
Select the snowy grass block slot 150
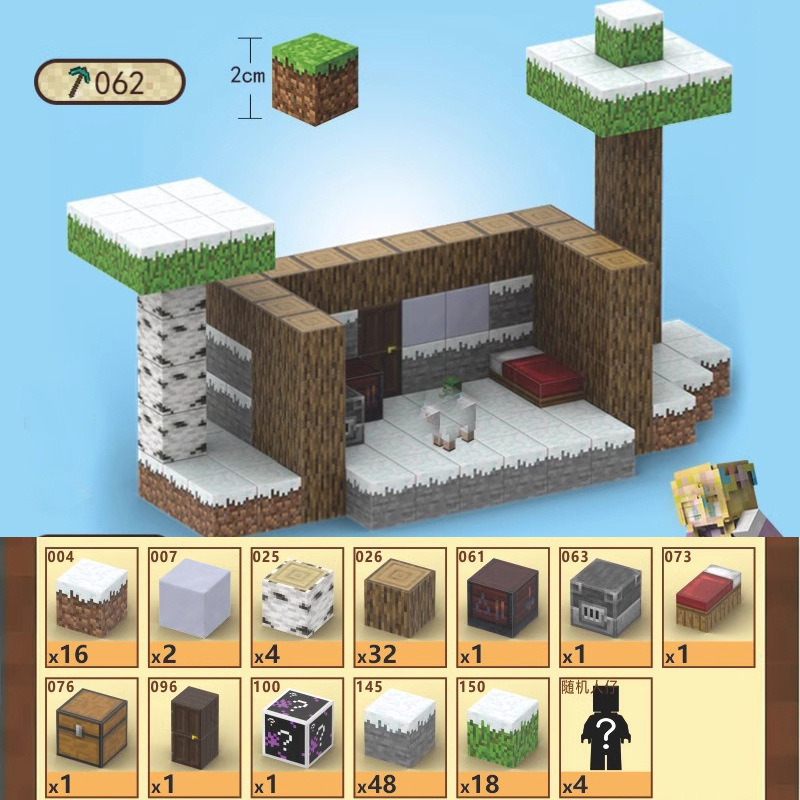coord(502,737)
